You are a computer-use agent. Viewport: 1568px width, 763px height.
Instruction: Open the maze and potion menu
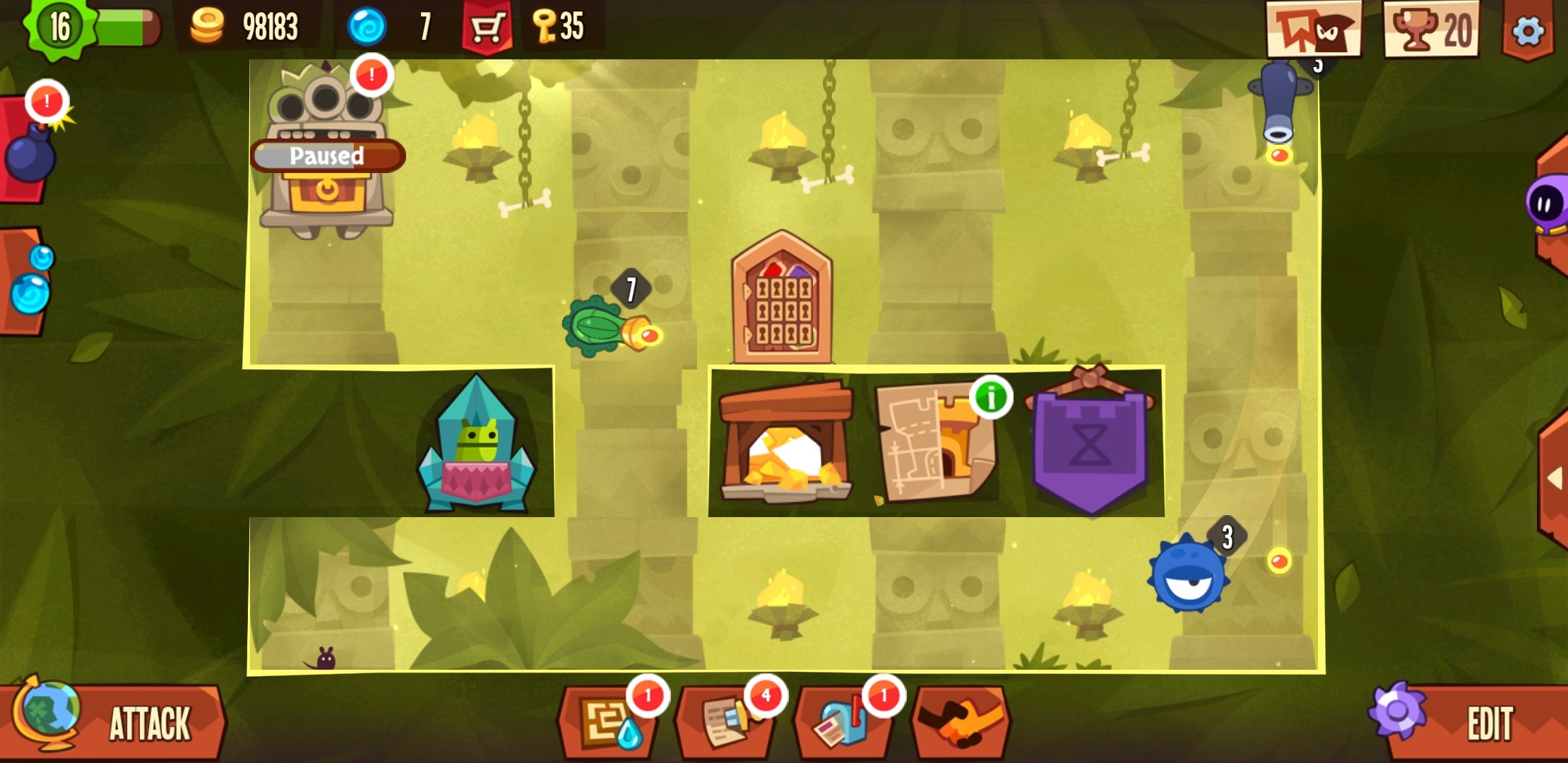[606, 722]
